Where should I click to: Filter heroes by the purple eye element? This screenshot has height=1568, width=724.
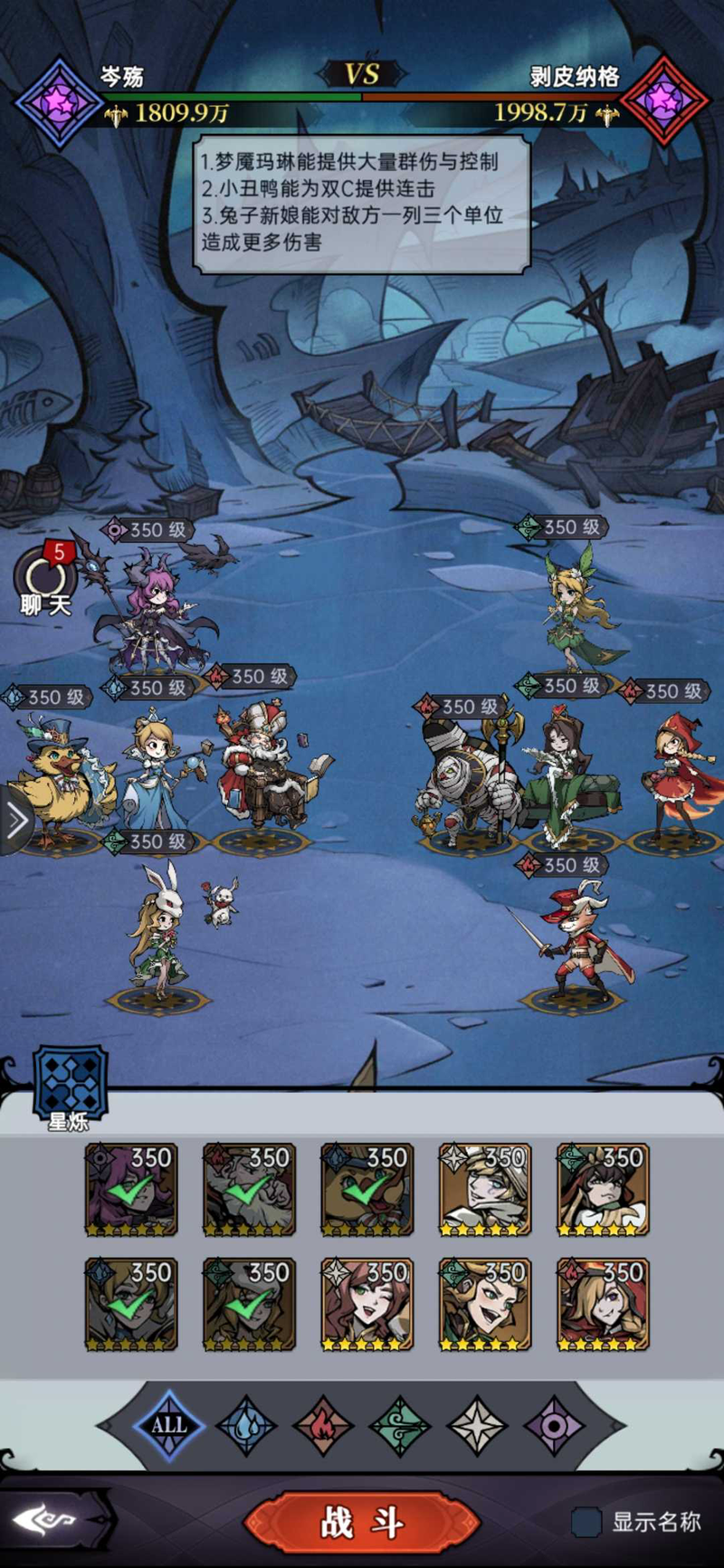pyautogui.click(x=554, y=1426)
